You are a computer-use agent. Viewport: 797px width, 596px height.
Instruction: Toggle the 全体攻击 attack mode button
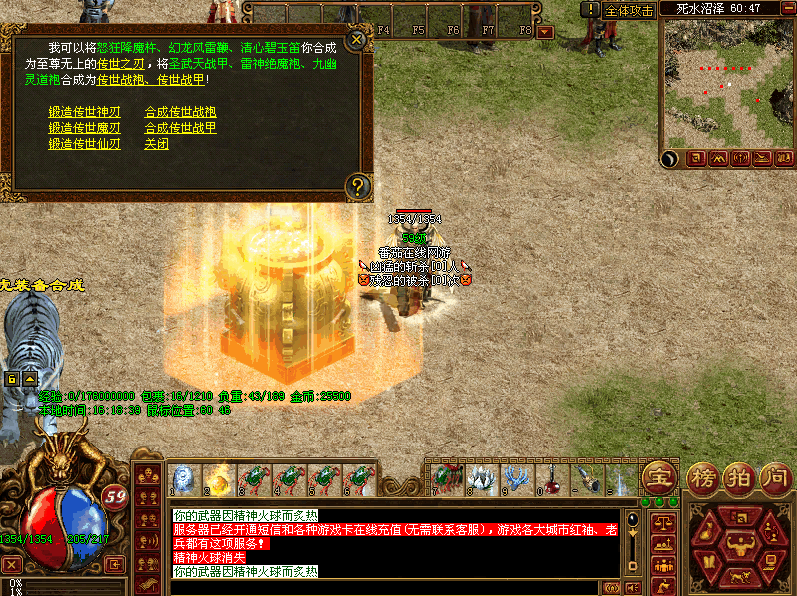click(630, 10)
